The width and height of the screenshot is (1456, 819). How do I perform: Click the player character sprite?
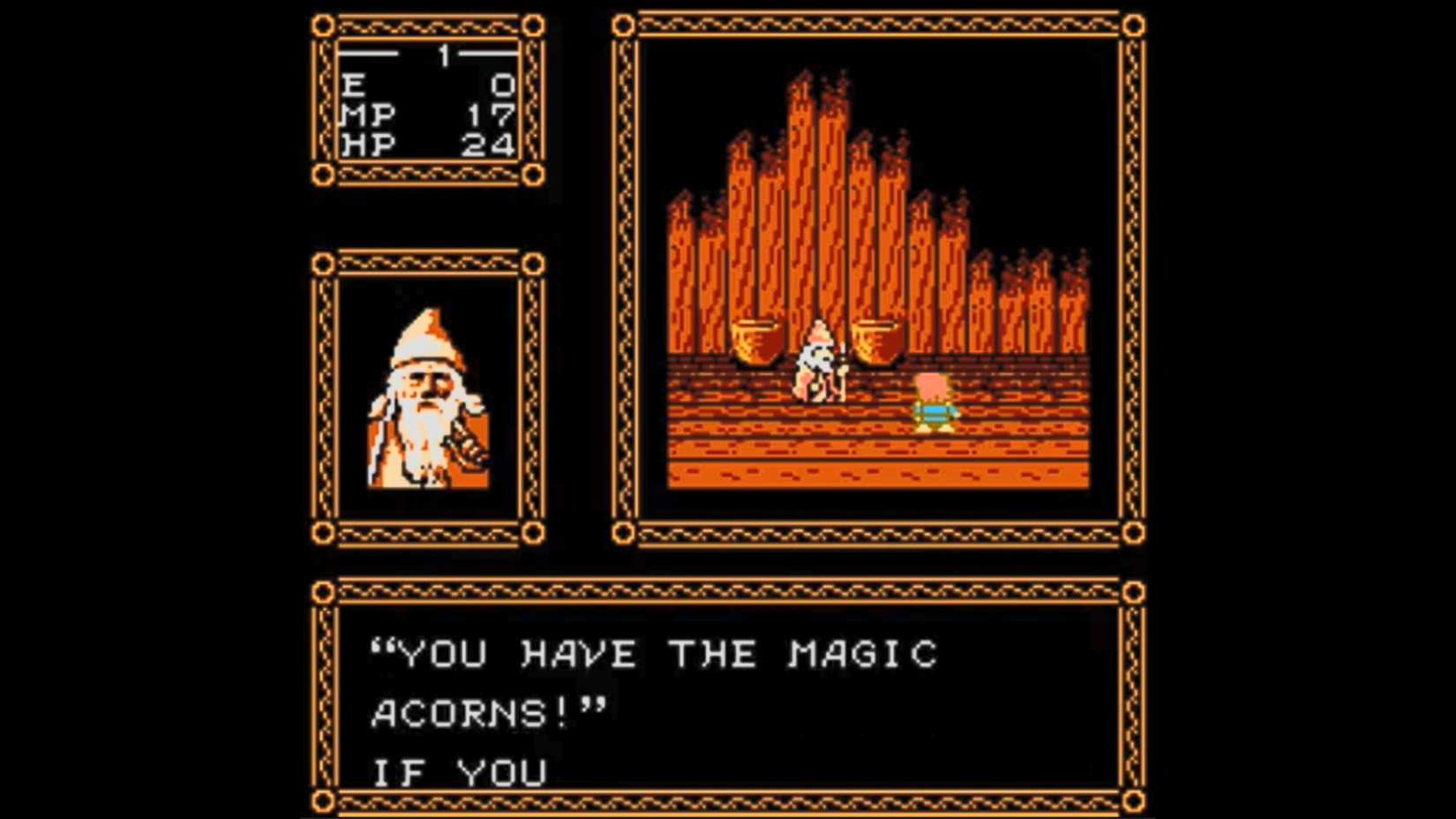point(933,402)
